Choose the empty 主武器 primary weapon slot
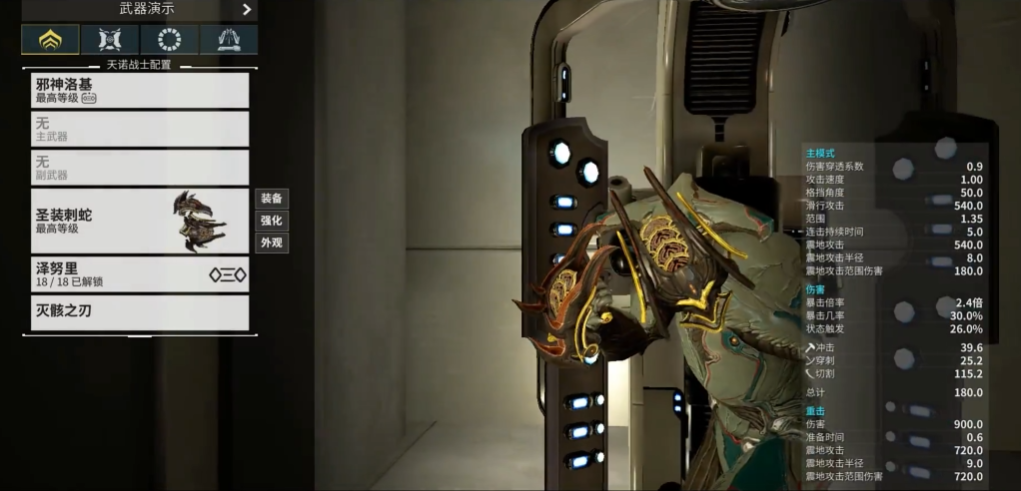 (140, 129)
